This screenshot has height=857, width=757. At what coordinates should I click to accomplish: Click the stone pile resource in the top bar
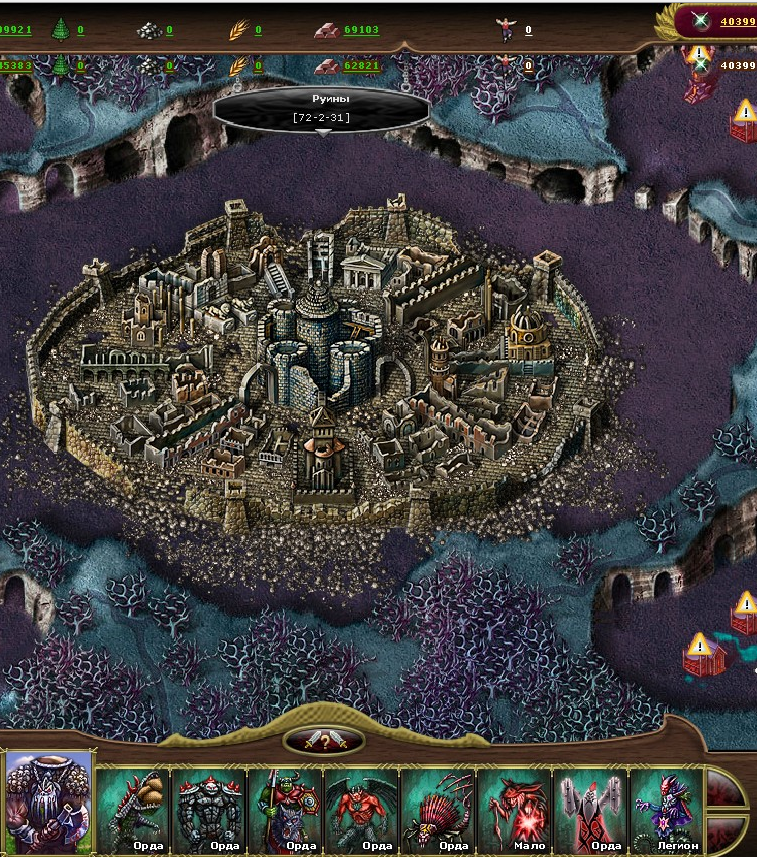pyautogui.click(x=150, y=30)
